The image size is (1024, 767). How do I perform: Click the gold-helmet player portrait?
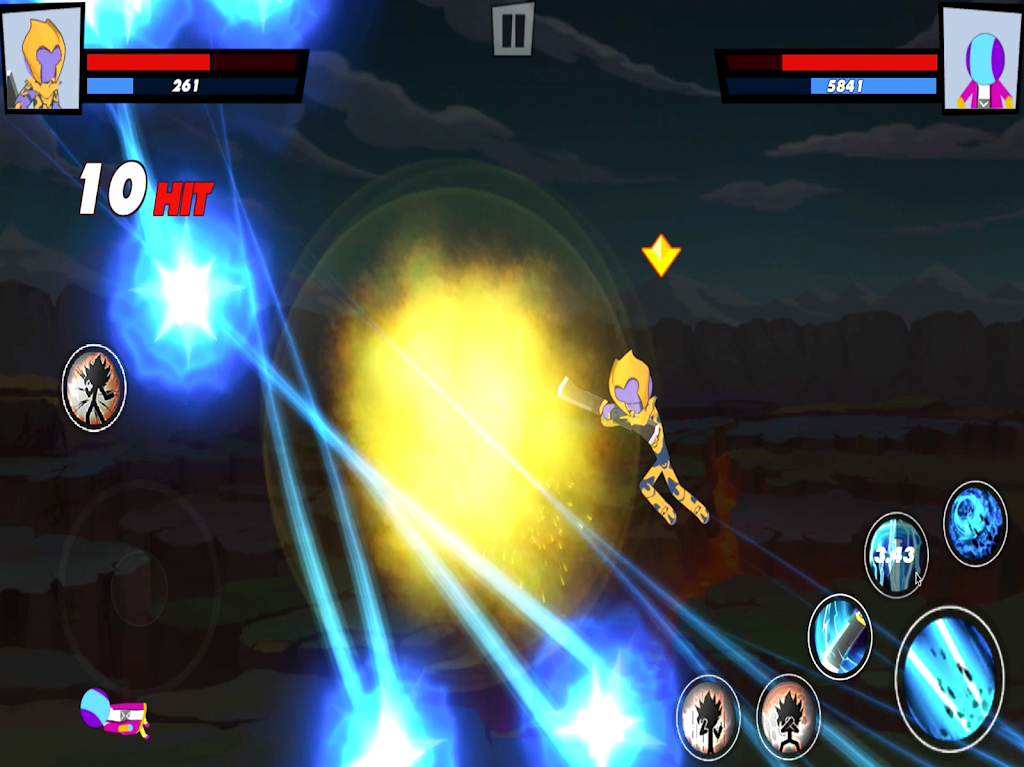point(42,57)
